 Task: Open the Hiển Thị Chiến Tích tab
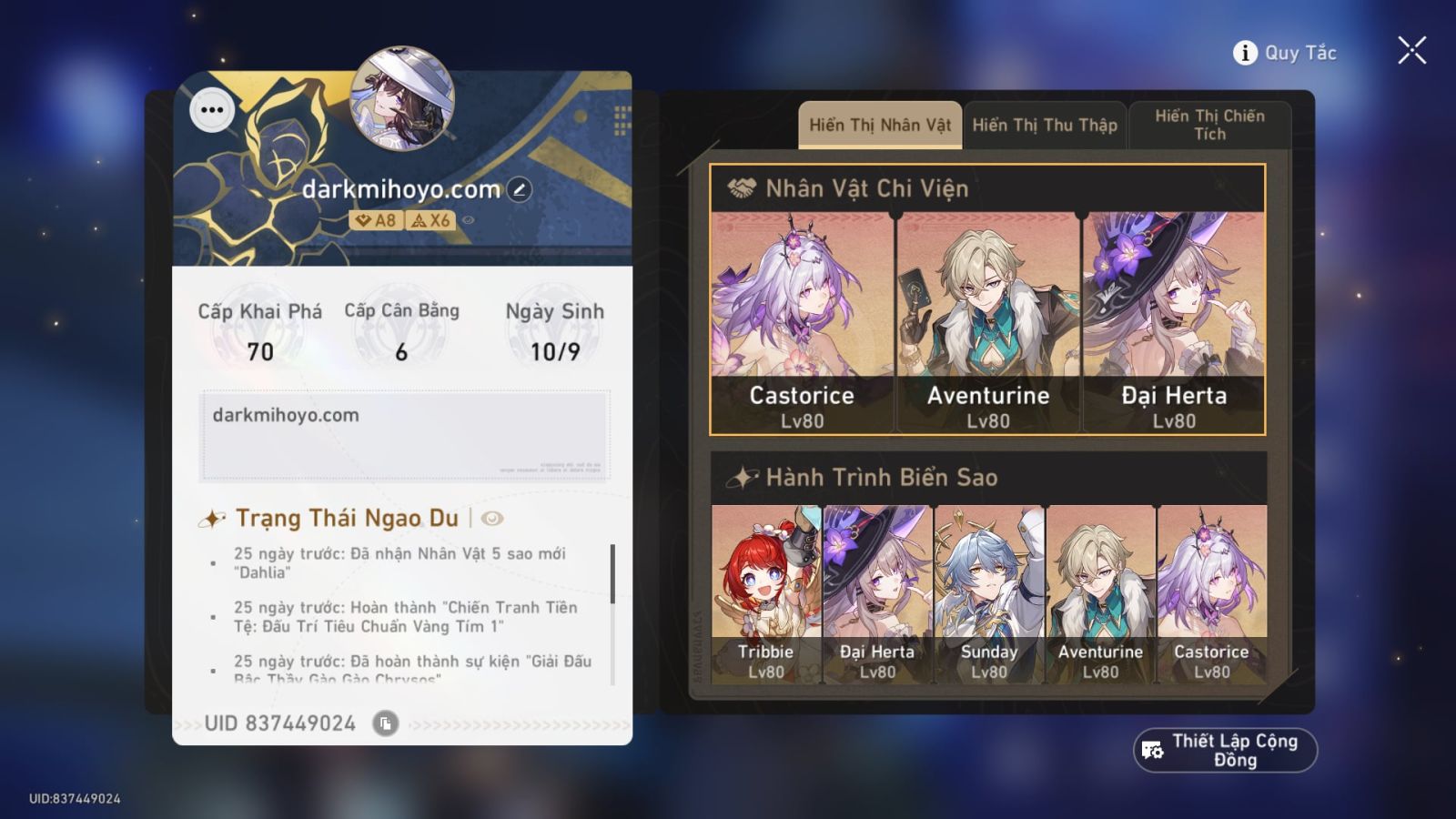[x=1210, y=125]
